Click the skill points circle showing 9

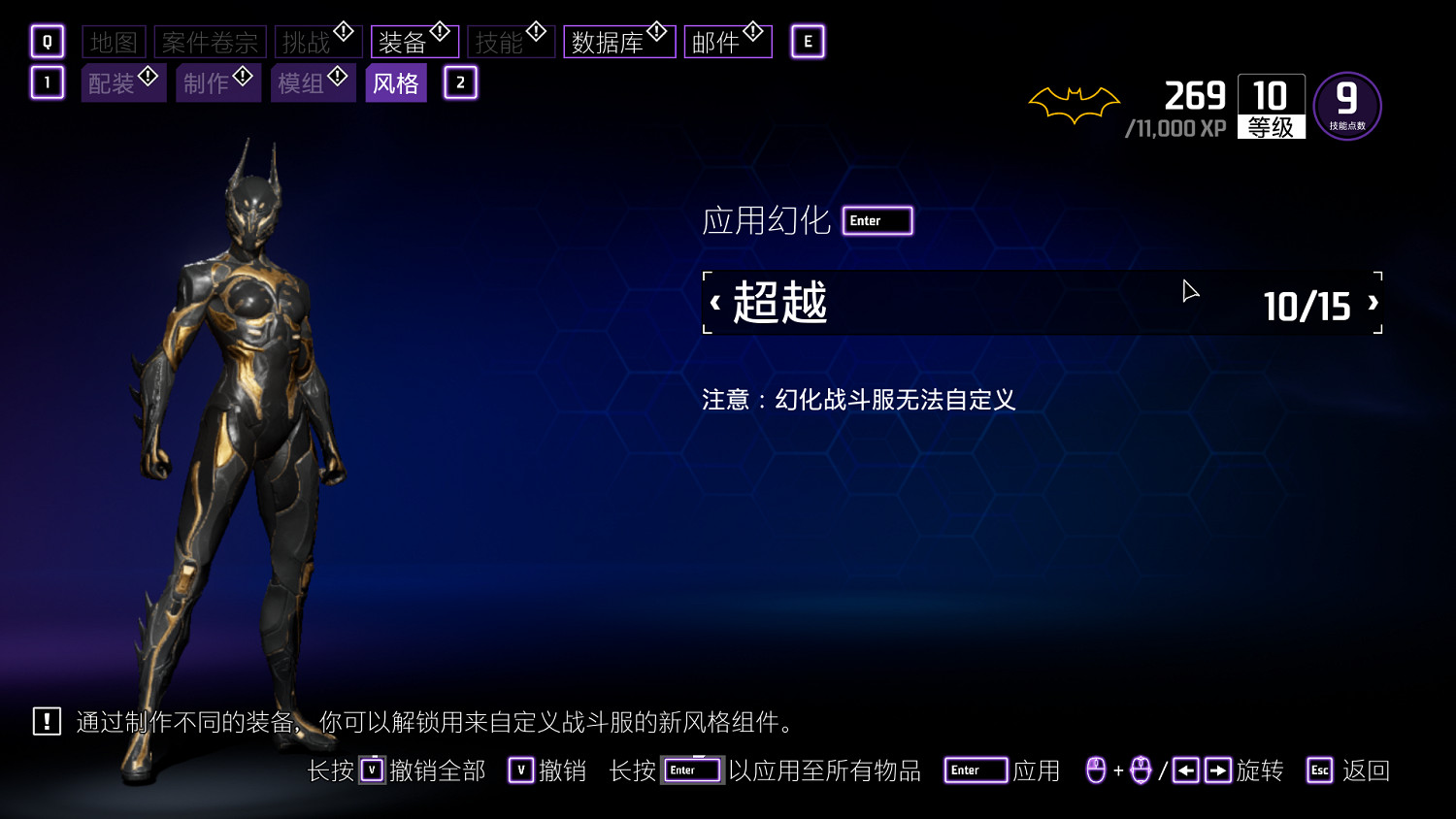[1345, 104]
